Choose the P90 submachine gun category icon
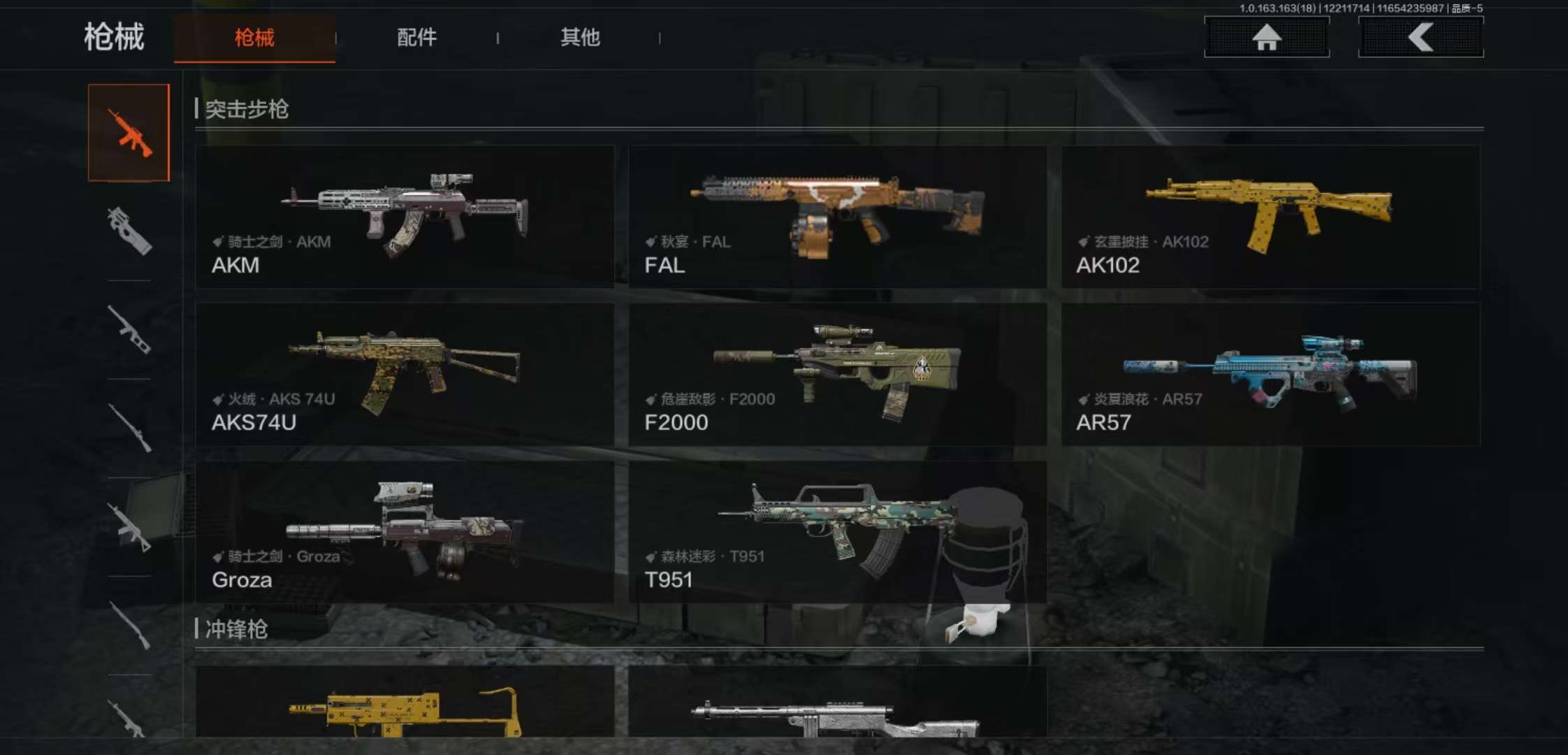Image resolution: width=1568 pixels, height=755 pixels. click(129, 231)
